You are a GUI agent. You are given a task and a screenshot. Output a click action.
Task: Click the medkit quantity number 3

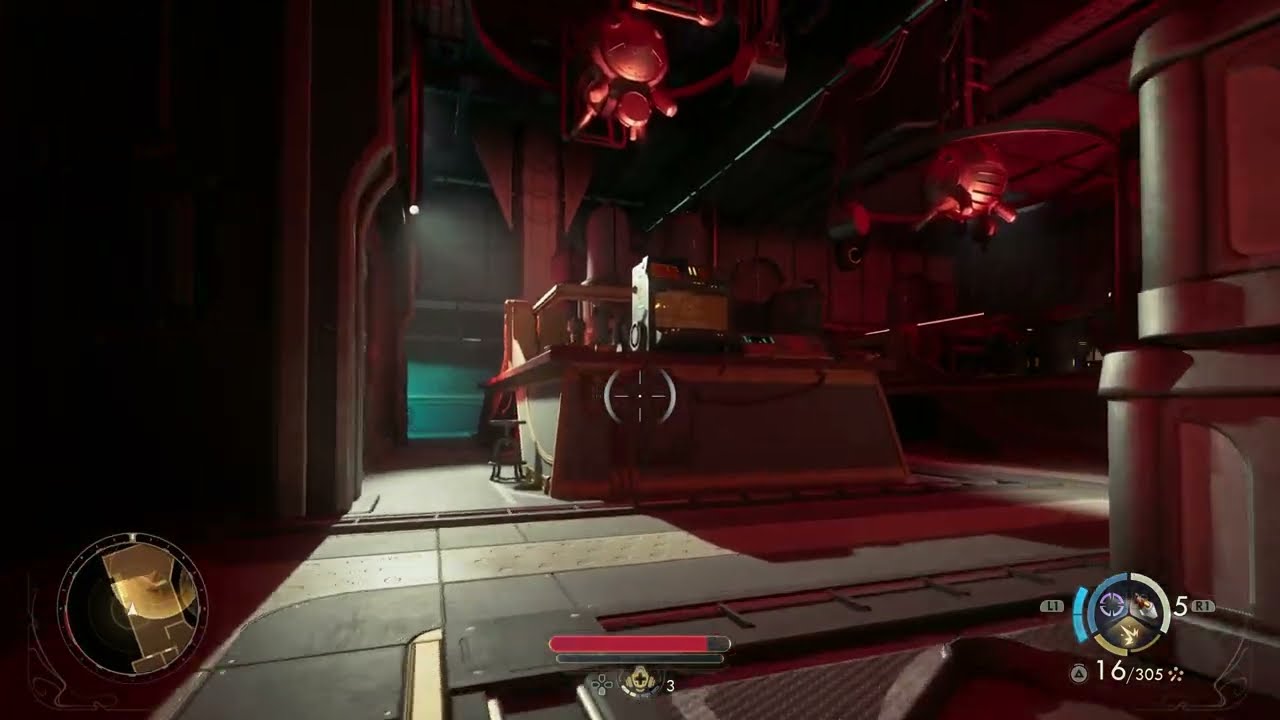click(671, 685)
